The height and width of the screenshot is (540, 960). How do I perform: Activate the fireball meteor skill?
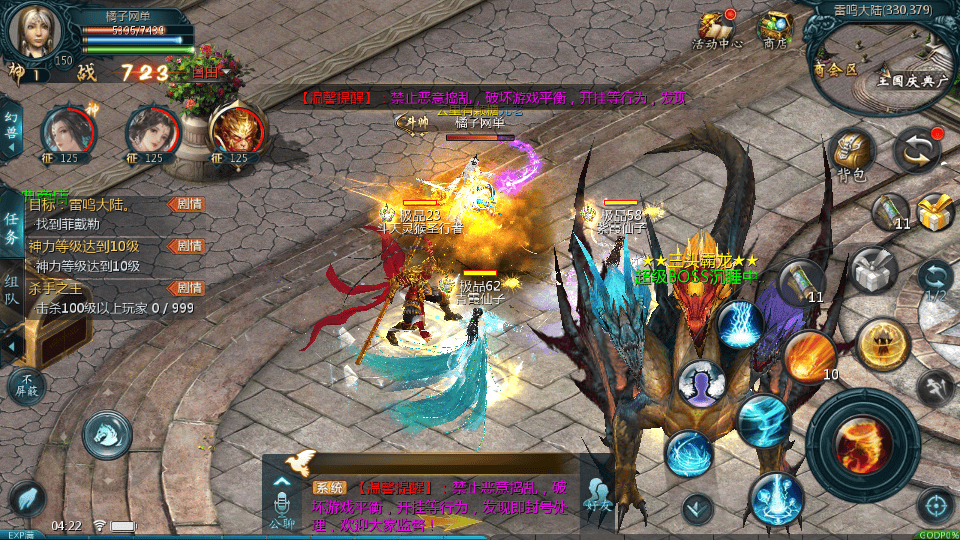point(808,357)
